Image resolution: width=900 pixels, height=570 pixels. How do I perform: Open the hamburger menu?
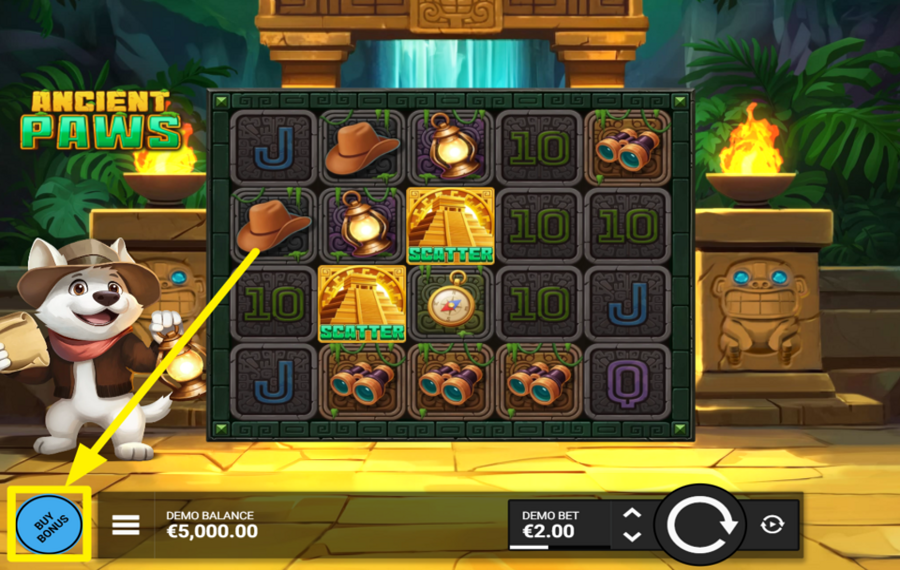tap(126, 524)
